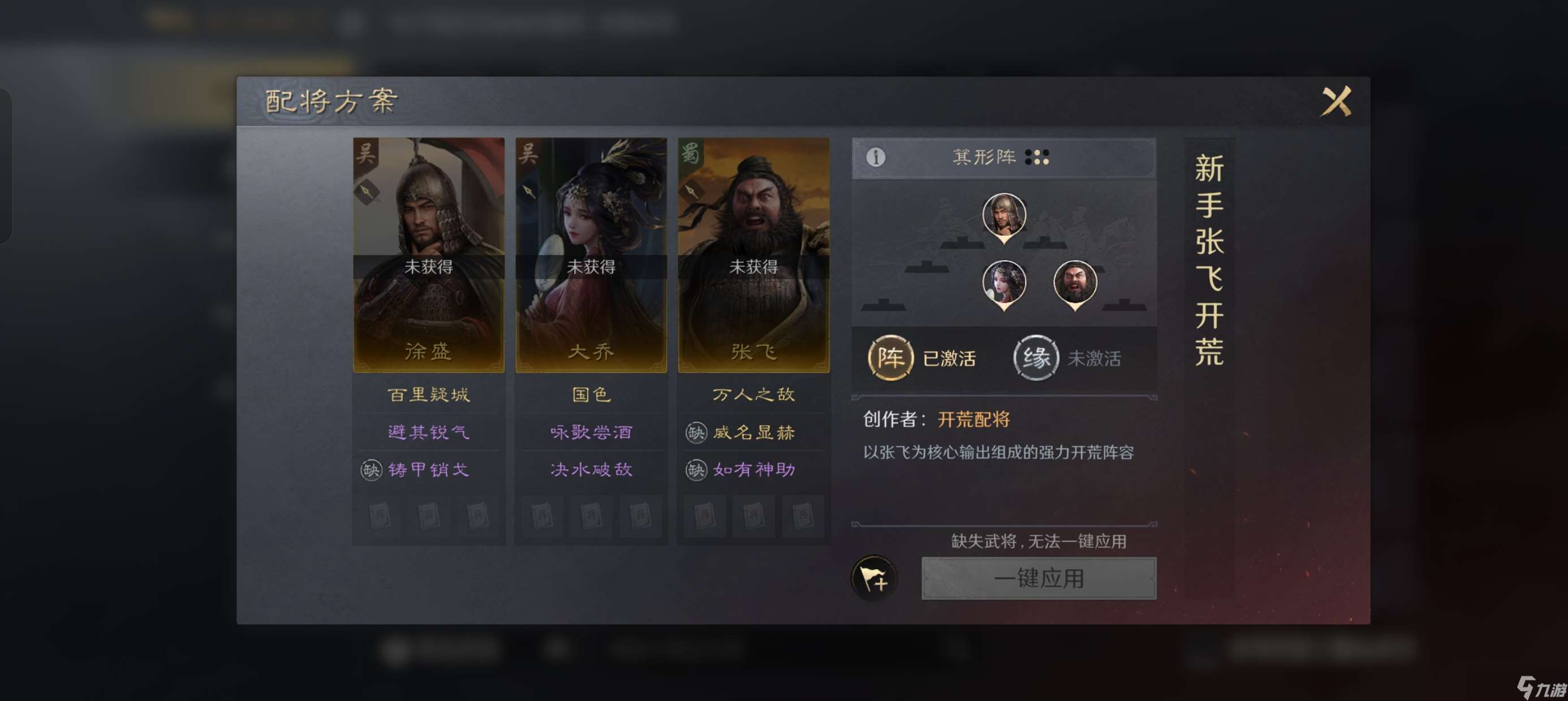Image resolution: width=1568 pixels, height=701 pixels.
Task: Toggle the 缺 marker beside 铸甲销戈
Action: (x=373, y=470)
